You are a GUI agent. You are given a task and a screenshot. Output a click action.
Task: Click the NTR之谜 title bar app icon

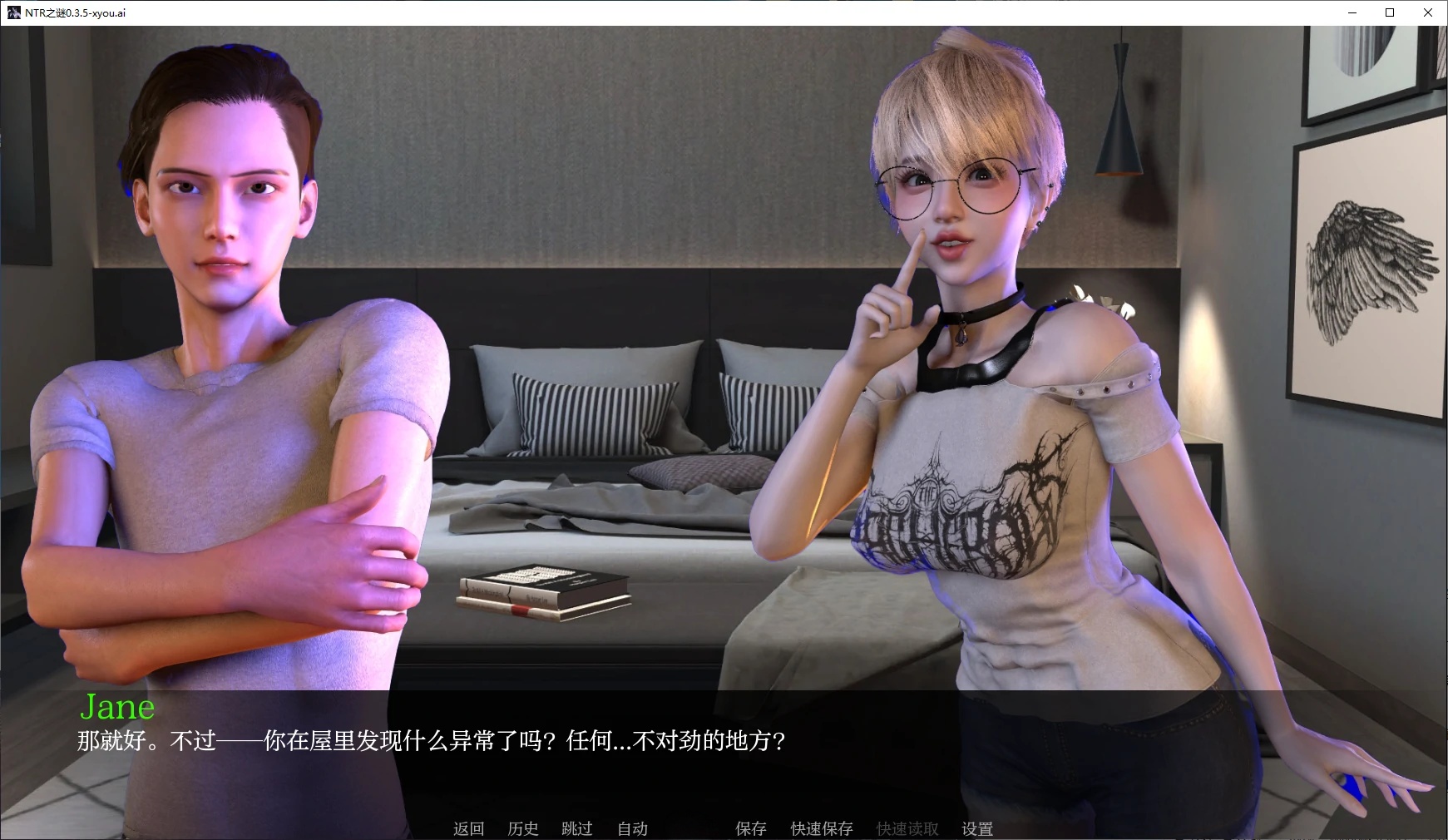tap(13, 12)
